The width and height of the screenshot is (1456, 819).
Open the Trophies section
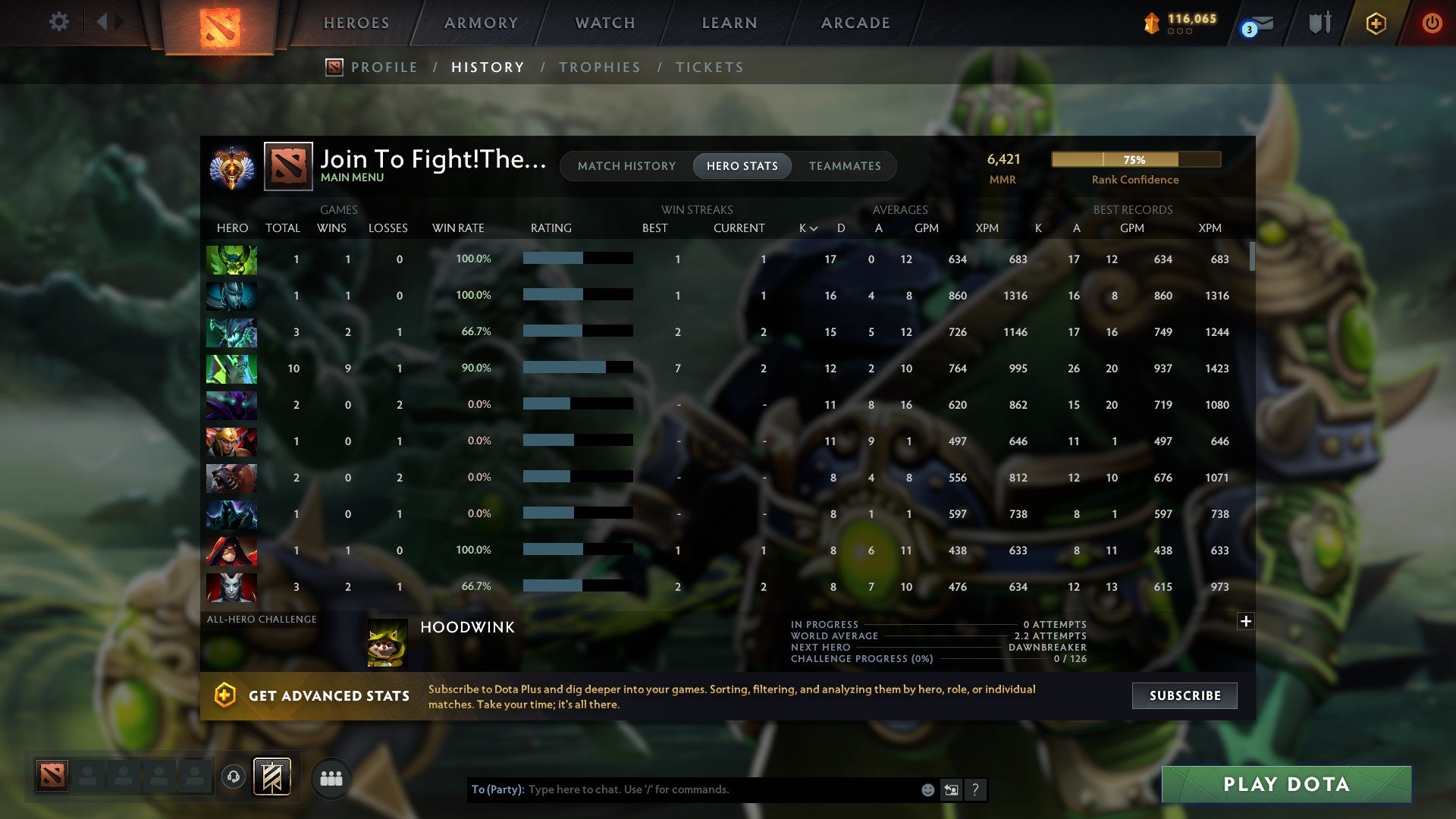coord(599,67)
